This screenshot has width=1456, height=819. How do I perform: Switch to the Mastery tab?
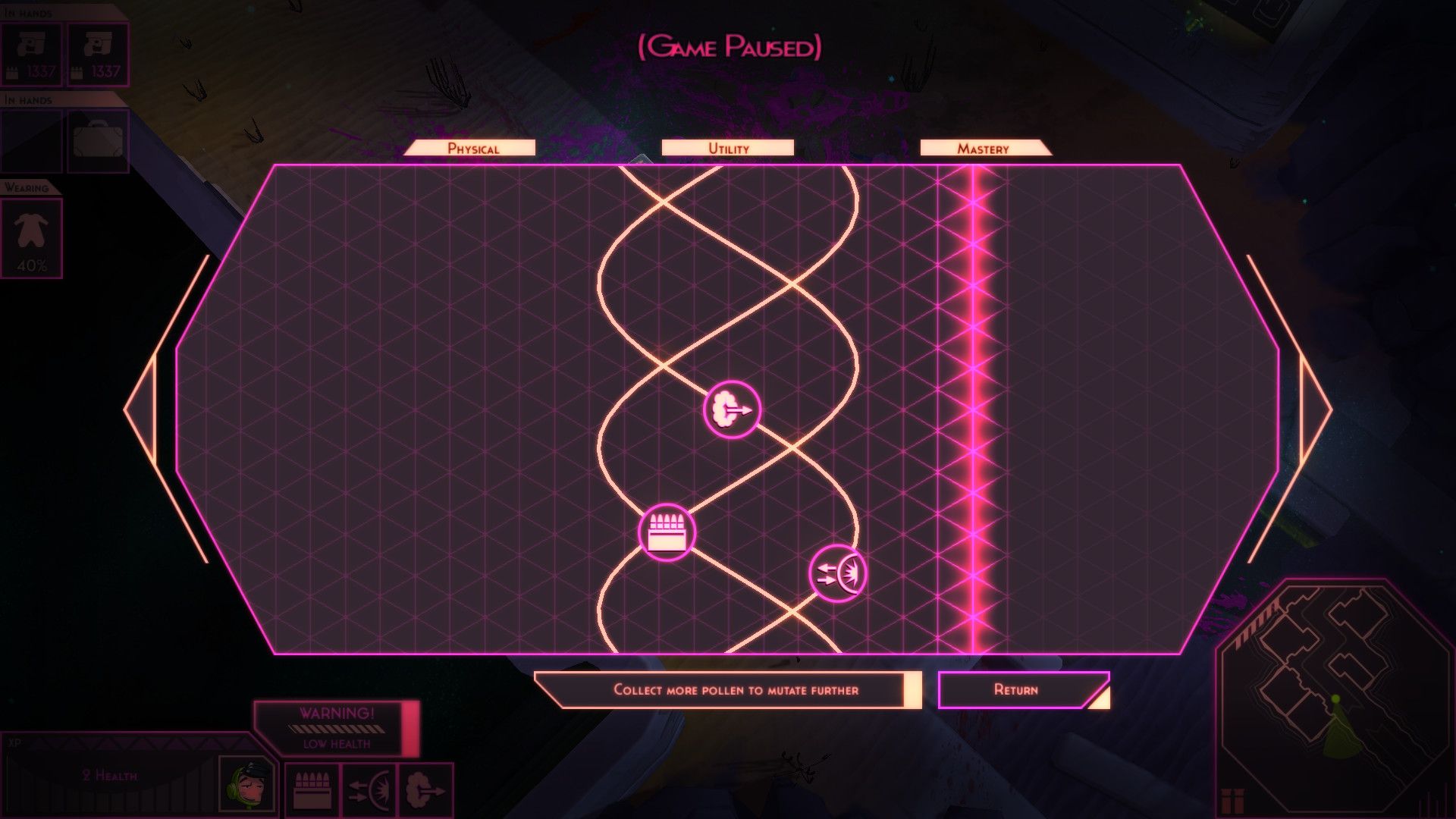tap(984, 148)
